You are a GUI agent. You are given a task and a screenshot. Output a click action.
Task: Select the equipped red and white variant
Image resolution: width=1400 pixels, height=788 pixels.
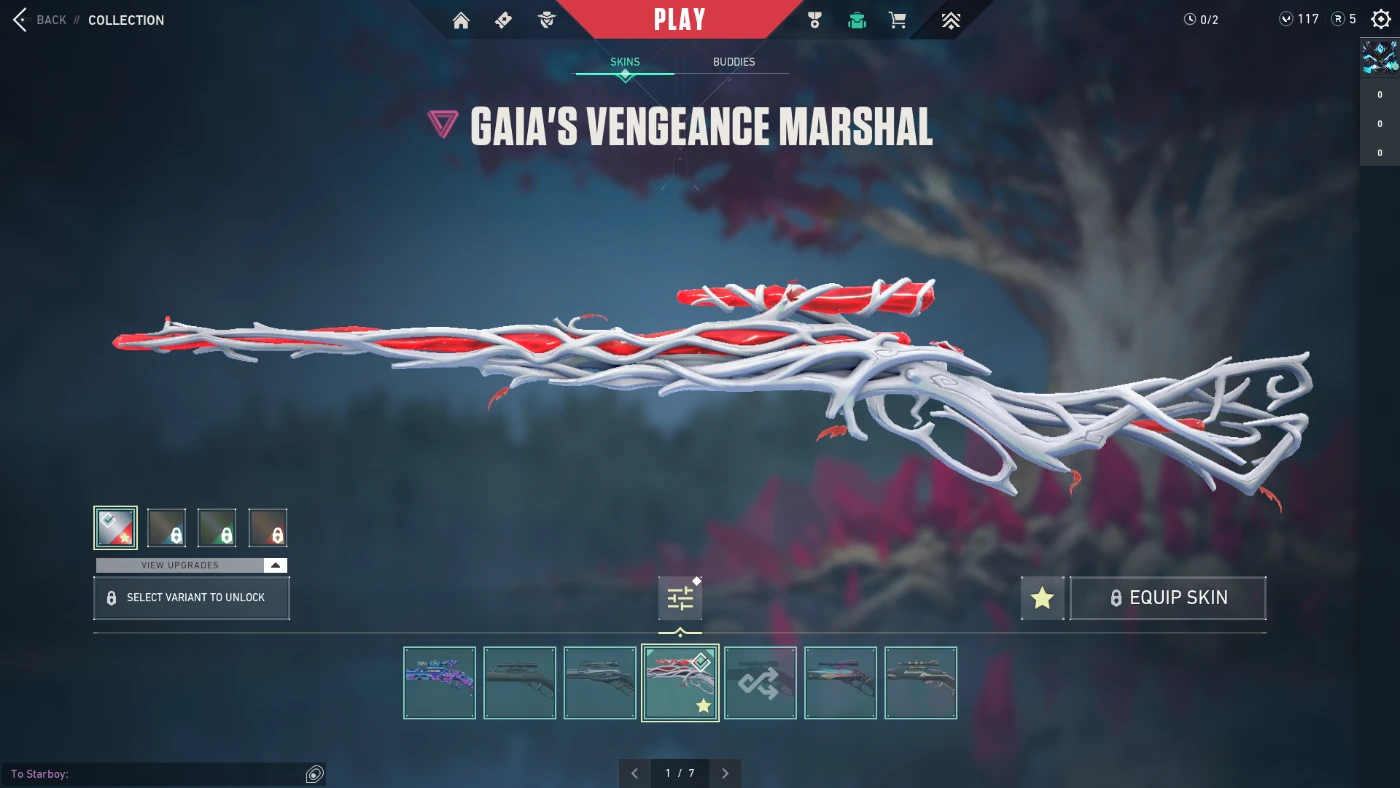[116, 528]
